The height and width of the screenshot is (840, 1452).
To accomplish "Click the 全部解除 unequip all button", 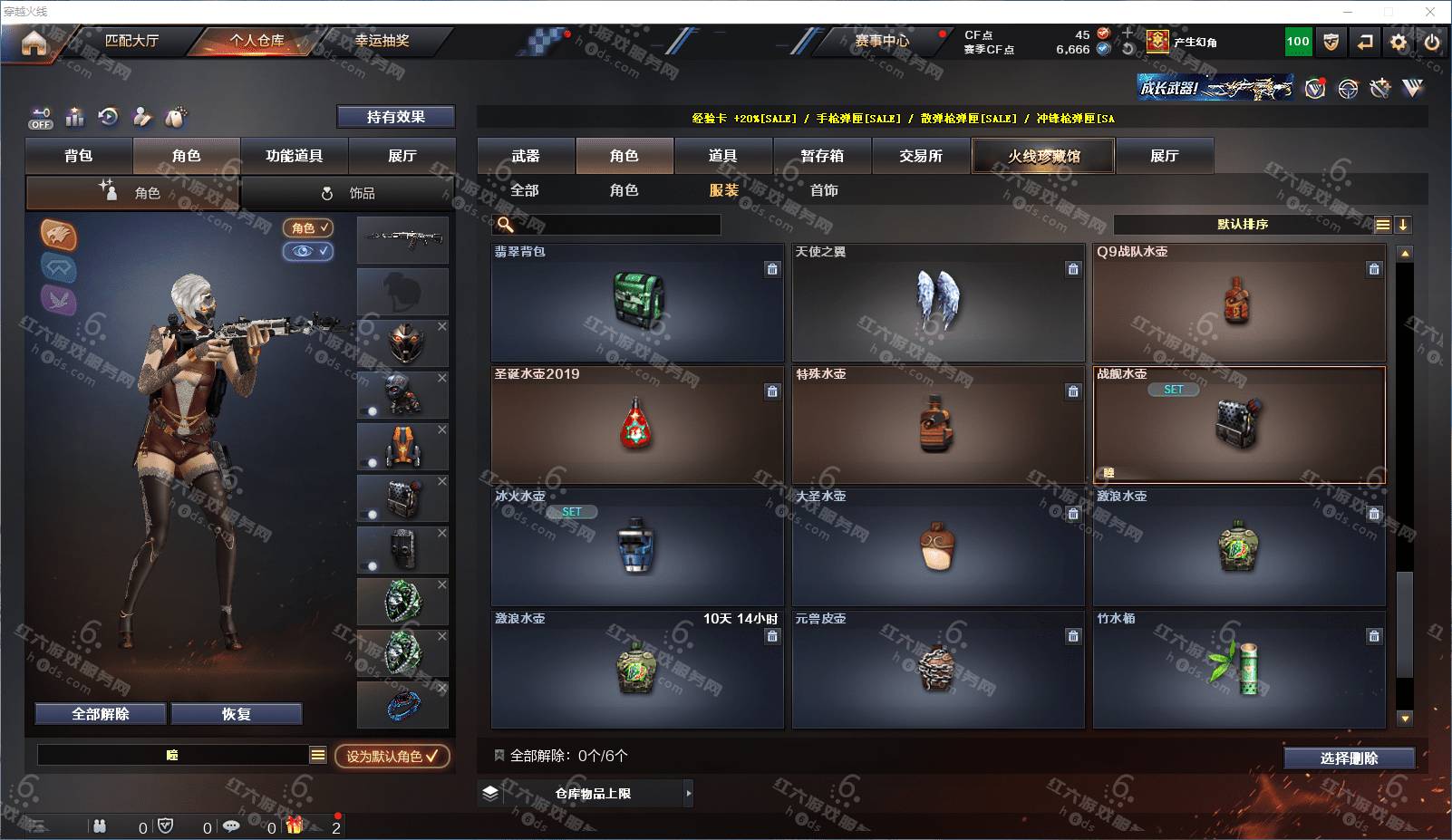I will pyautogui.click(x=101, y=714).
